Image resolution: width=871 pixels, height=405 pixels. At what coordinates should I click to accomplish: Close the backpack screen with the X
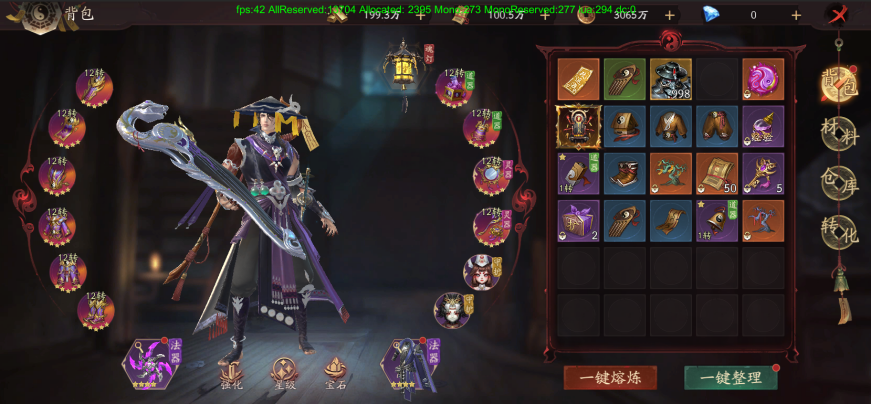839,15
